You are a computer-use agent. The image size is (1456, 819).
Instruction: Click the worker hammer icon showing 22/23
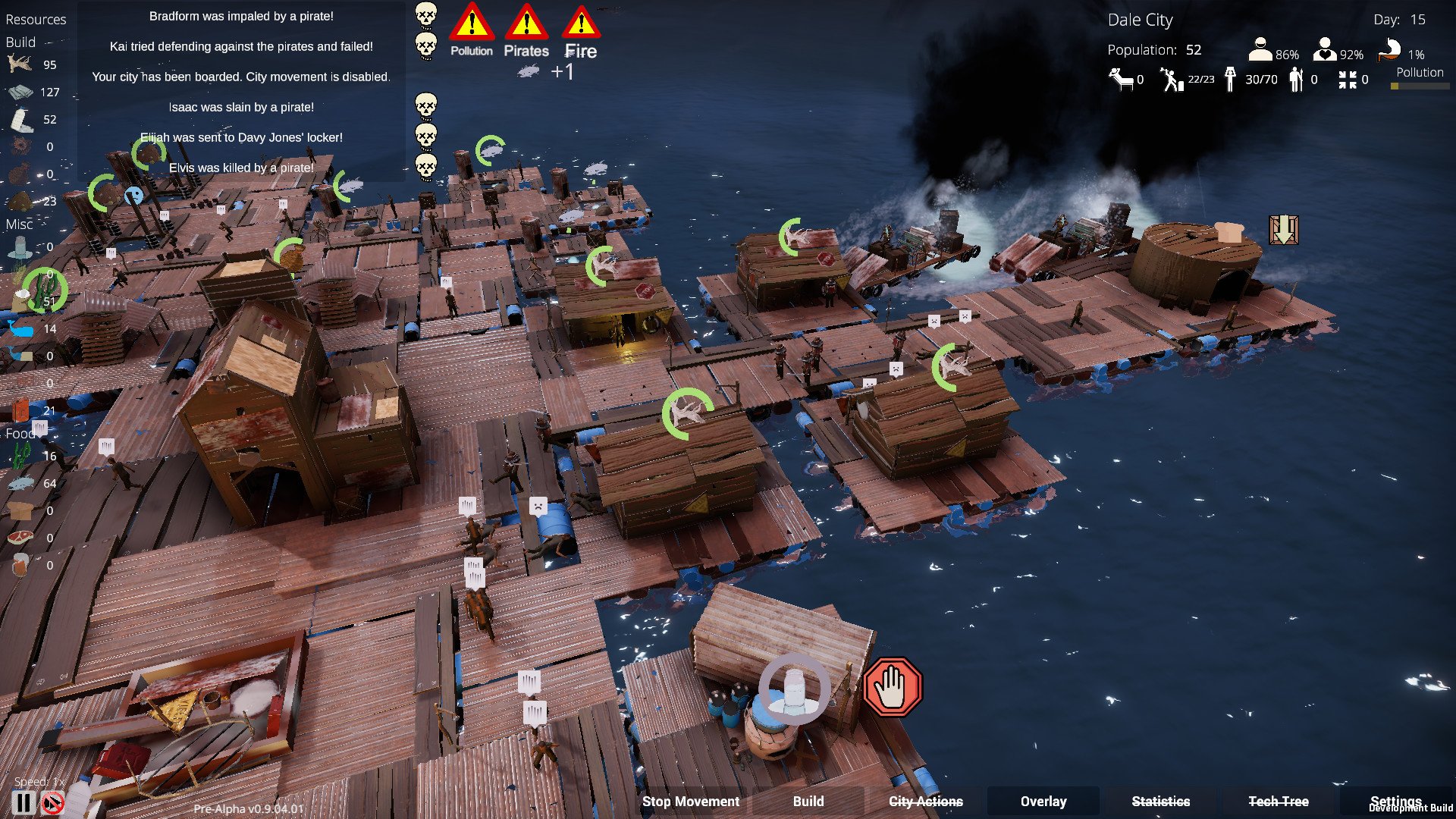1172,79
